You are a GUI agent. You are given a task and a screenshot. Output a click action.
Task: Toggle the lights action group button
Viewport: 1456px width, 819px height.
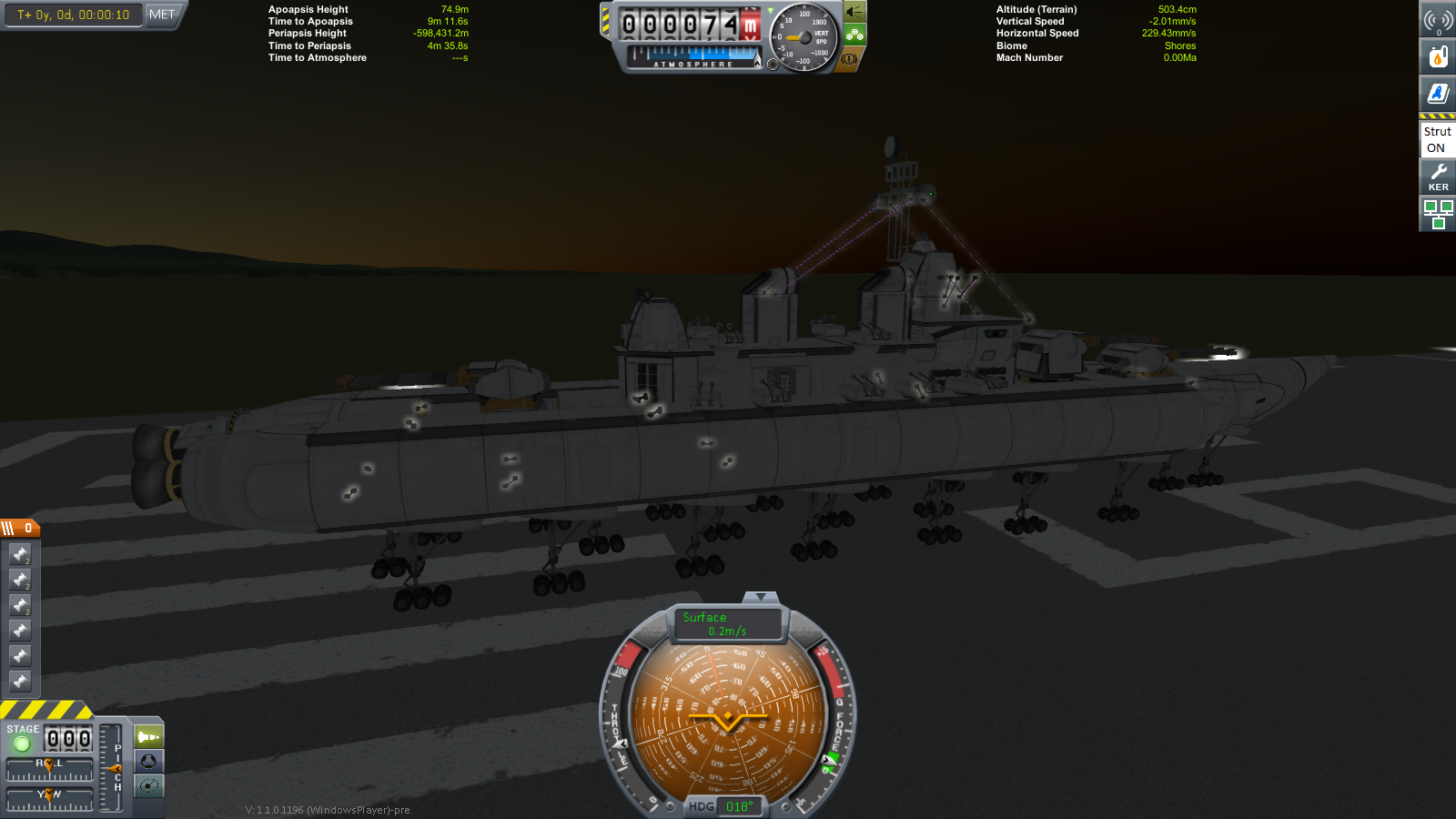(x=854, y=12)
